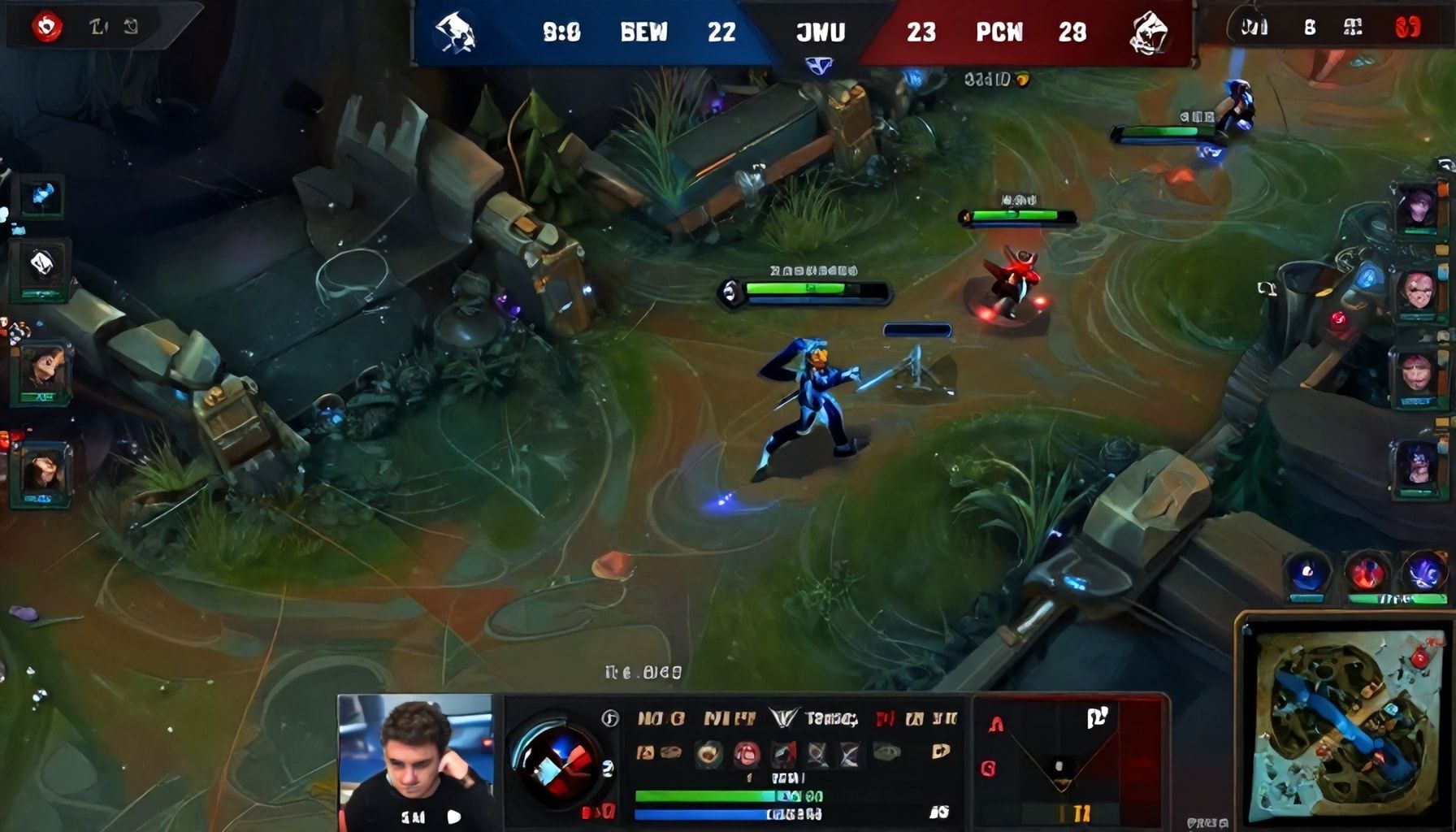Click the blue orb icon above the minimap

pyautogui.click(x=1306, y=574)
